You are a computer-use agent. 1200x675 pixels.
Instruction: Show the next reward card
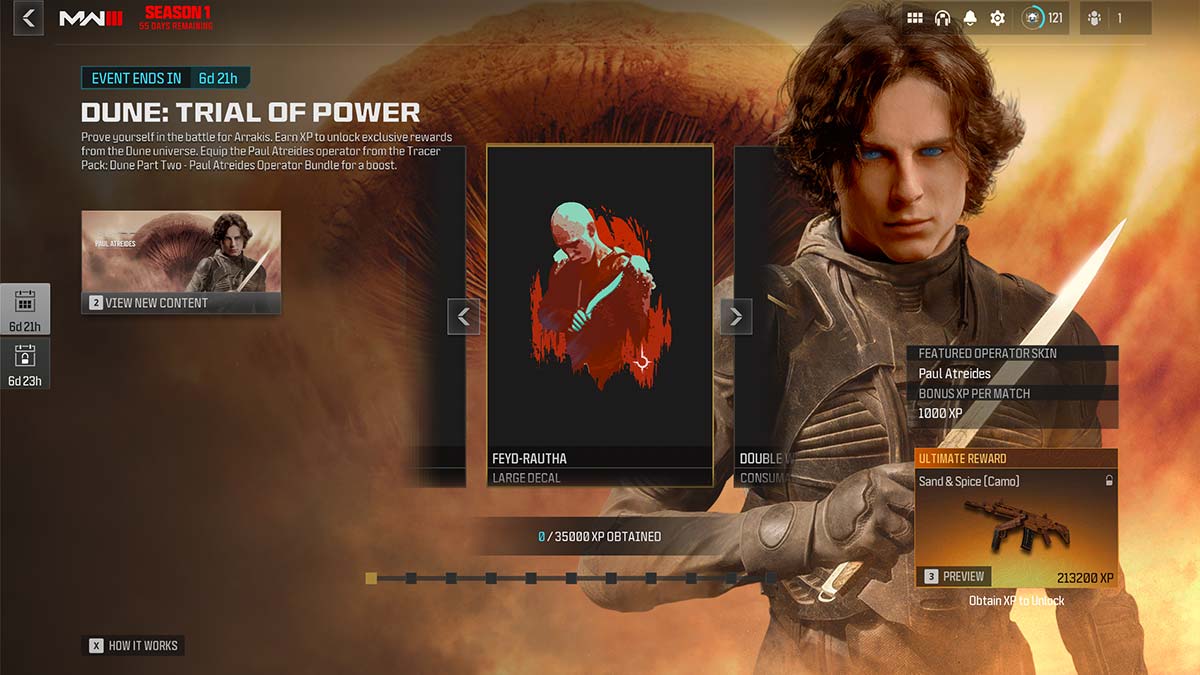point(736,317)
